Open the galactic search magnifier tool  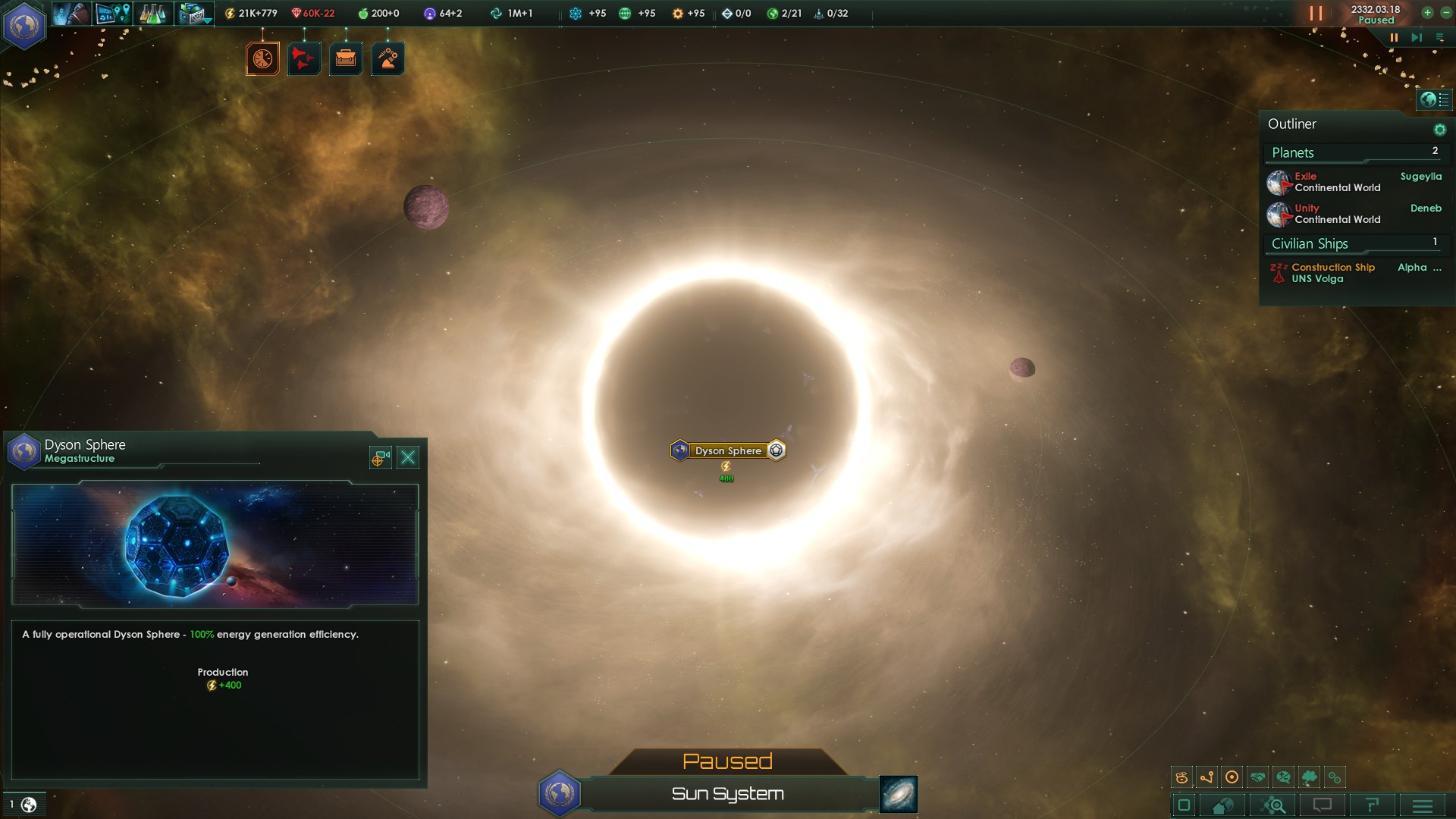pyautogui.click(x=1275, y=805)
